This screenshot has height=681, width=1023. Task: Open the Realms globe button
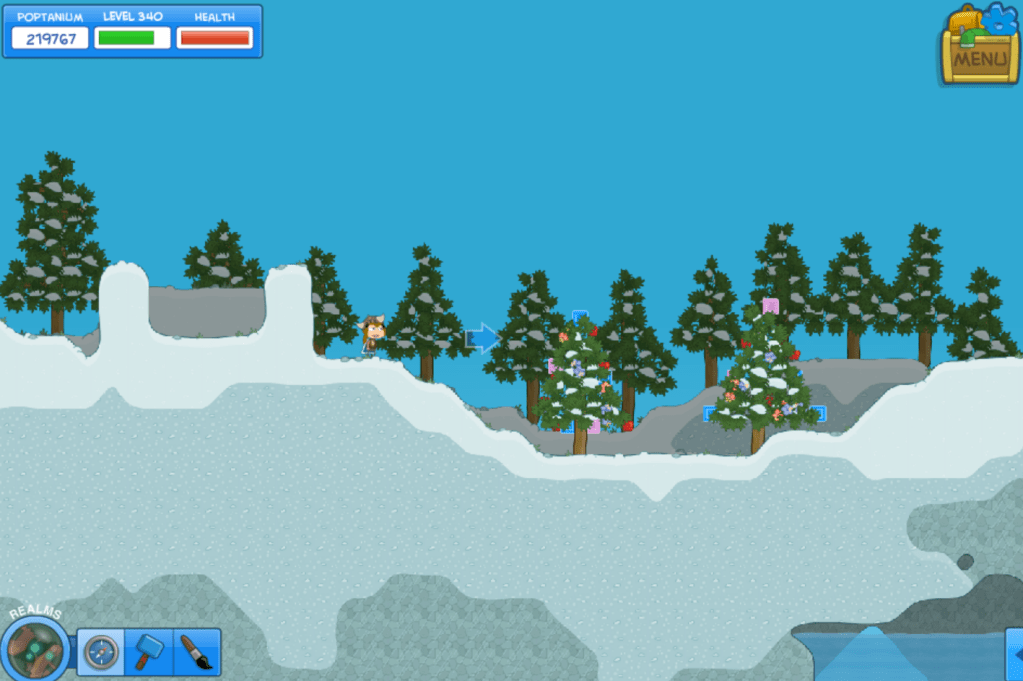click(35, 648)
